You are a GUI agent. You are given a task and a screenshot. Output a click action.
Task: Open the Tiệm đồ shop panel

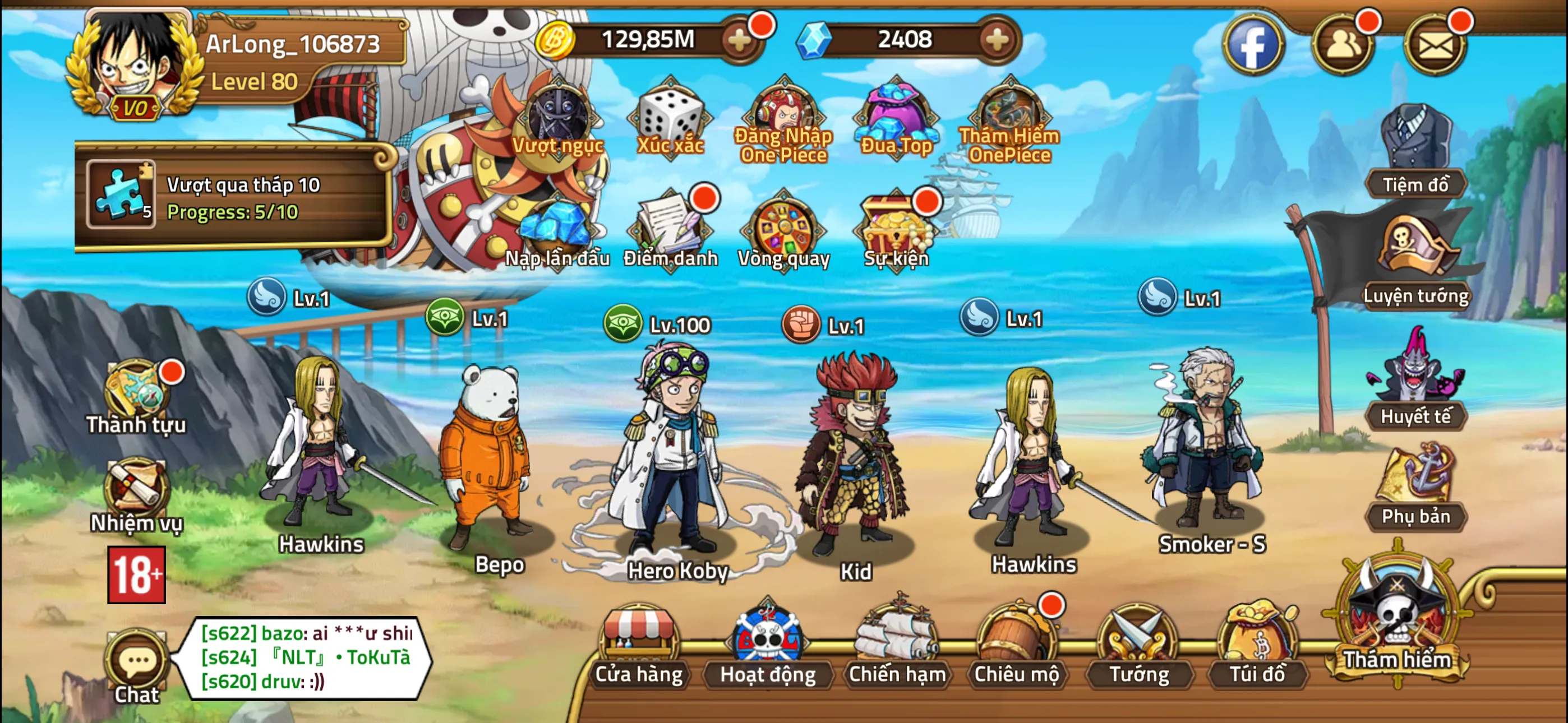click(1418, 140)
